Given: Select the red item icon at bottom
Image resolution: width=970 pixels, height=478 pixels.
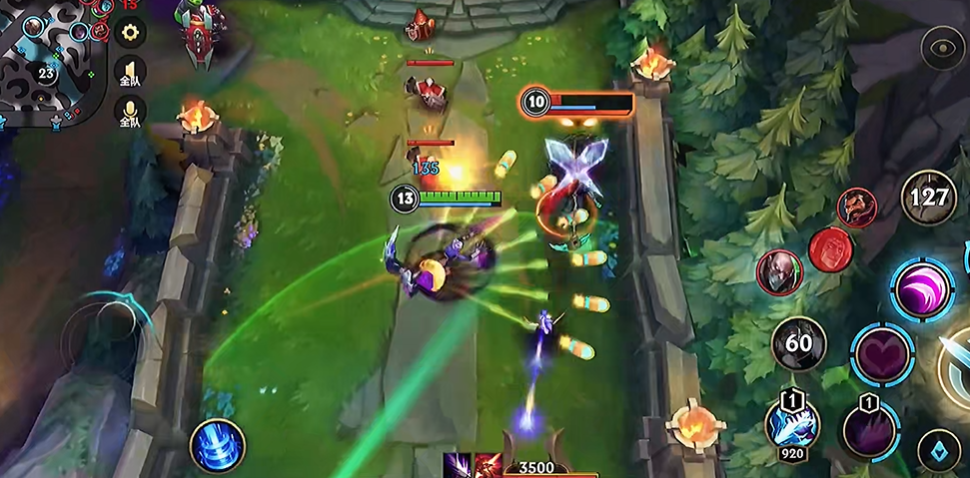Looking at the screenshot, I should pos(487,466).
